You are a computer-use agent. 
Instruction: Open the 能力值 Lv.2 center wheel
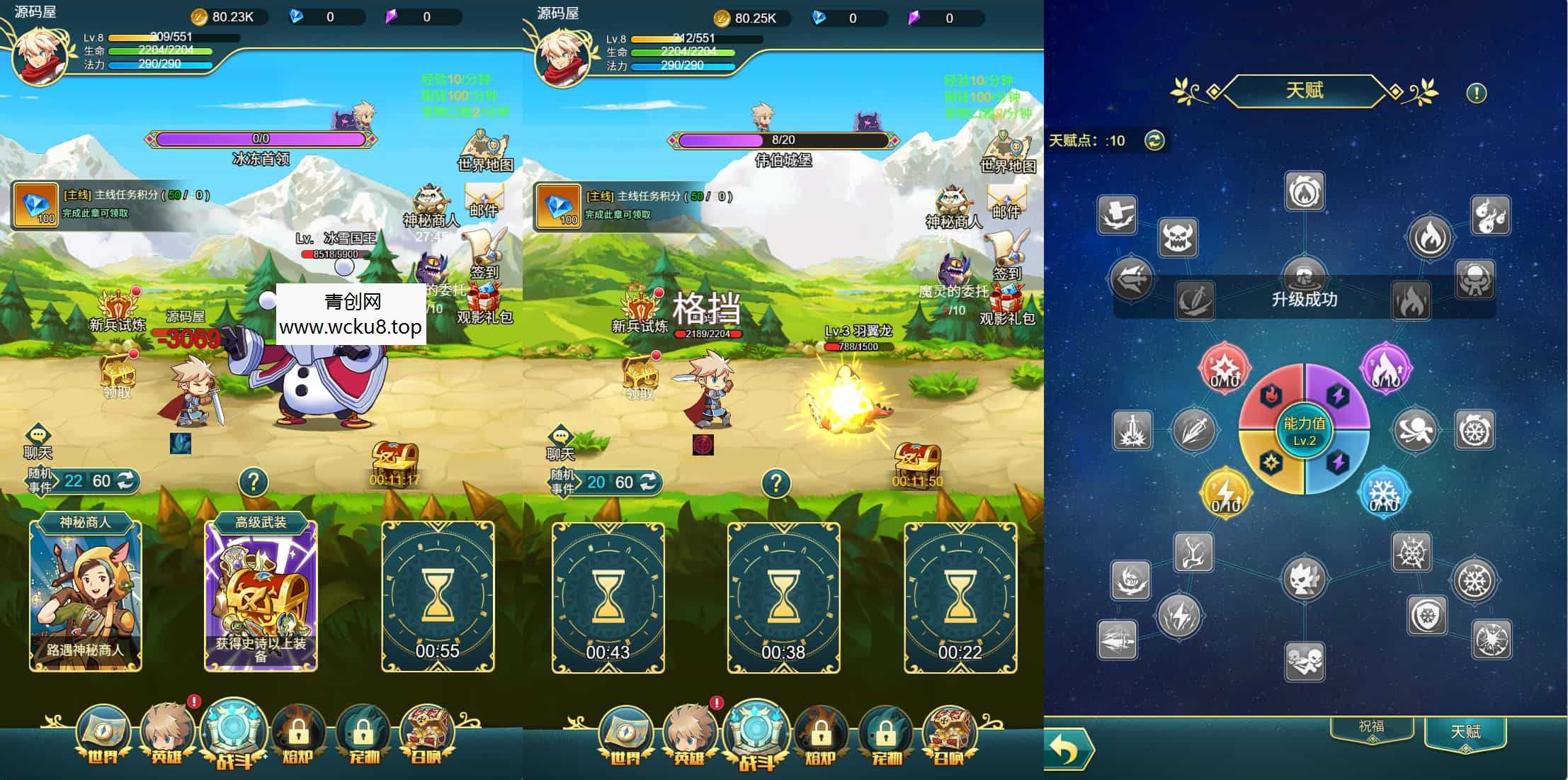[1304, 429]
